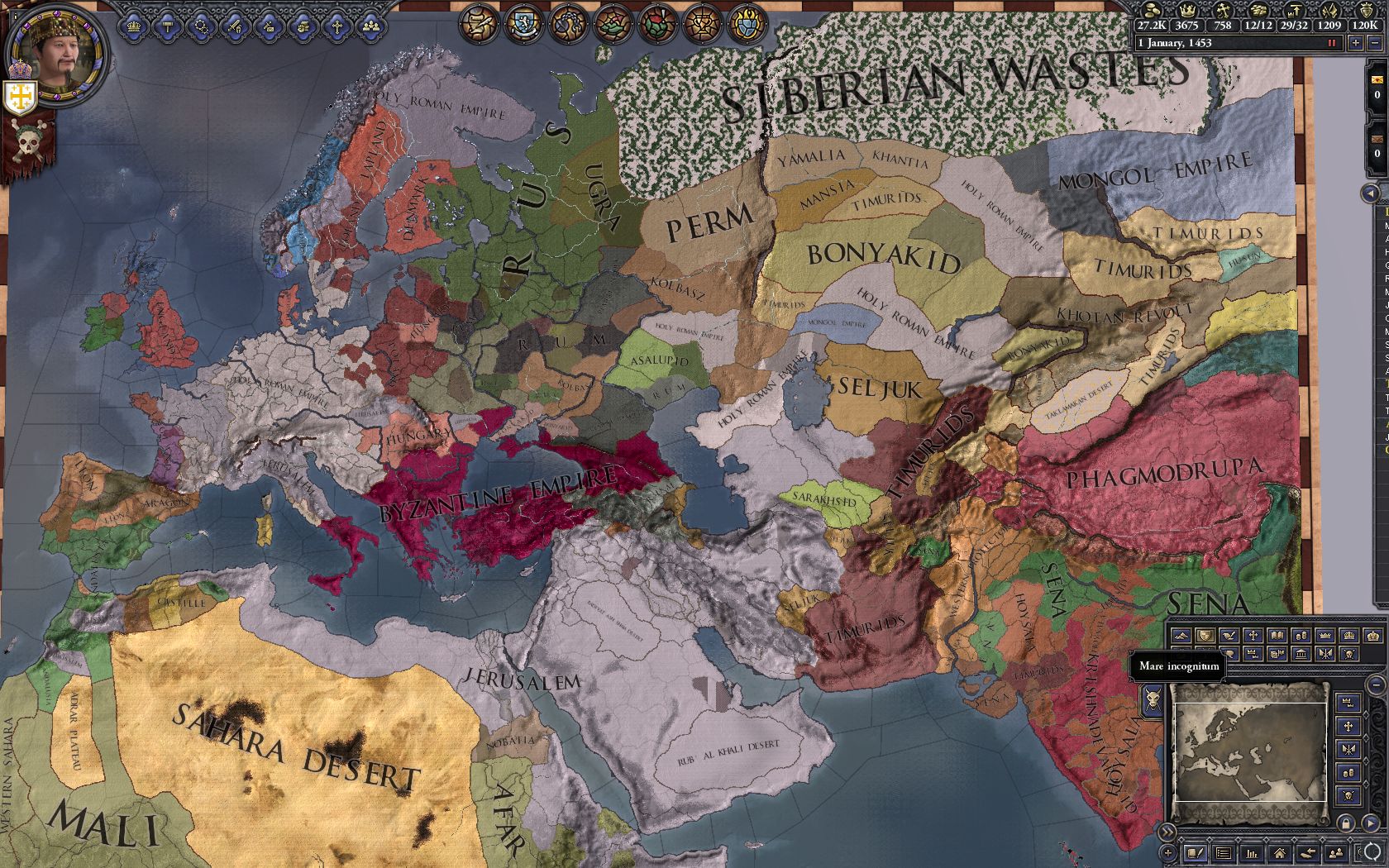This screenshot has width=1389, height=868.
Task: Open the Religion screen via the cross icon
Action: [337, 25]
